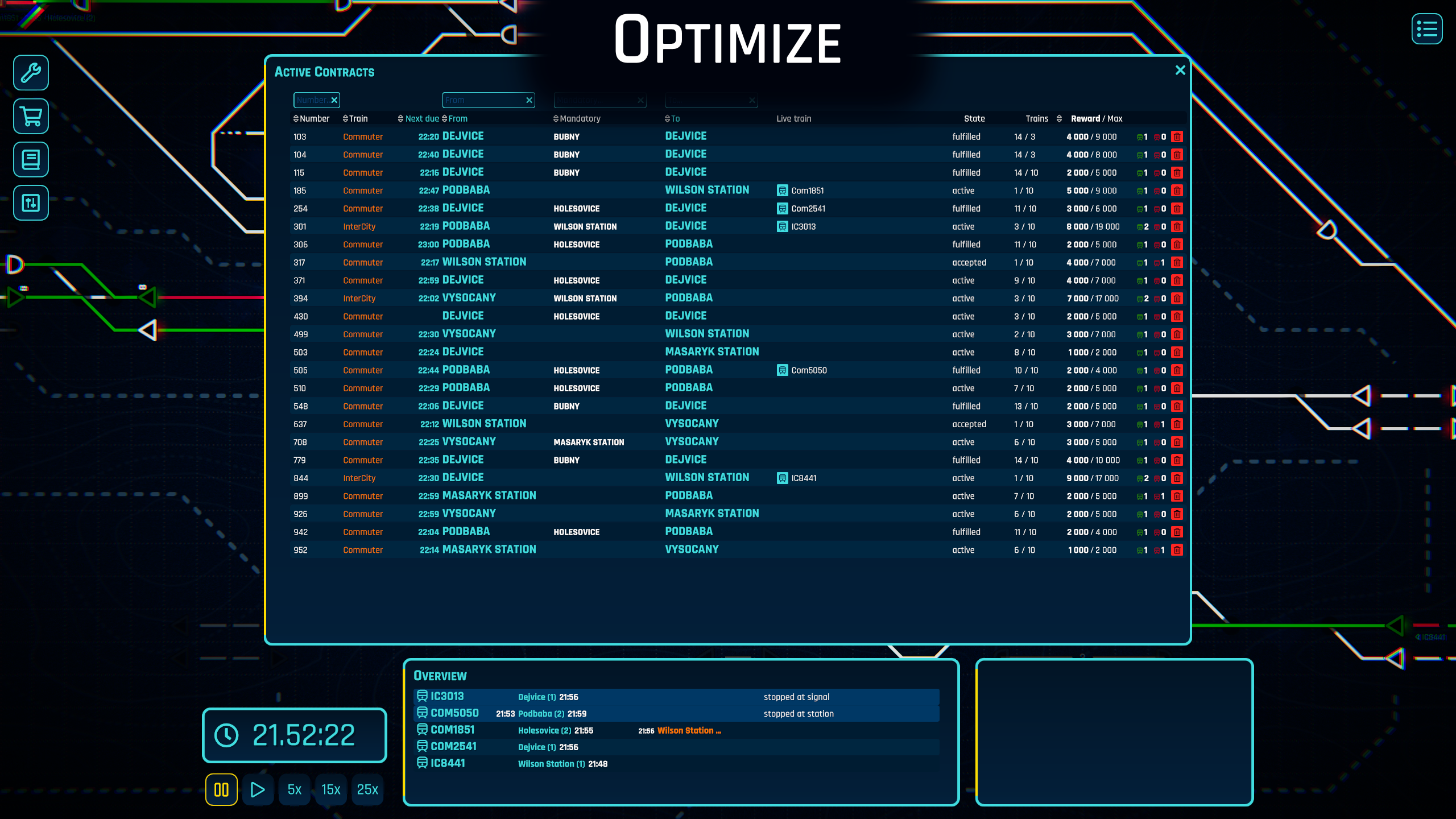This screenshot has height=819, width=1456.
Task: Open the list menu icon in the top-right corner
Action: (x=1426, y=29)
